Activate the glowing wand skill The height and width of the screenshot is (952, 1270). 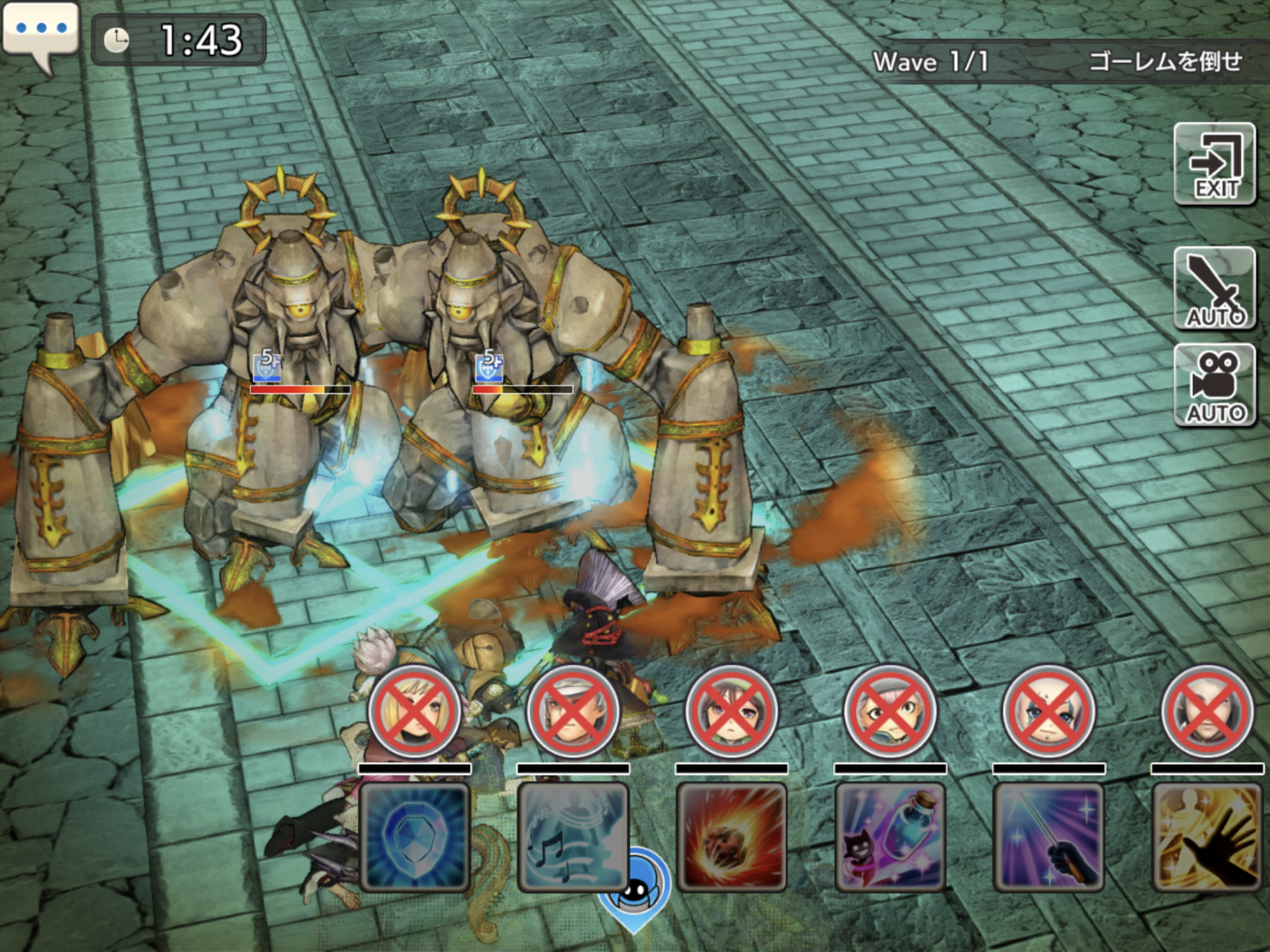pos(1048,837)
